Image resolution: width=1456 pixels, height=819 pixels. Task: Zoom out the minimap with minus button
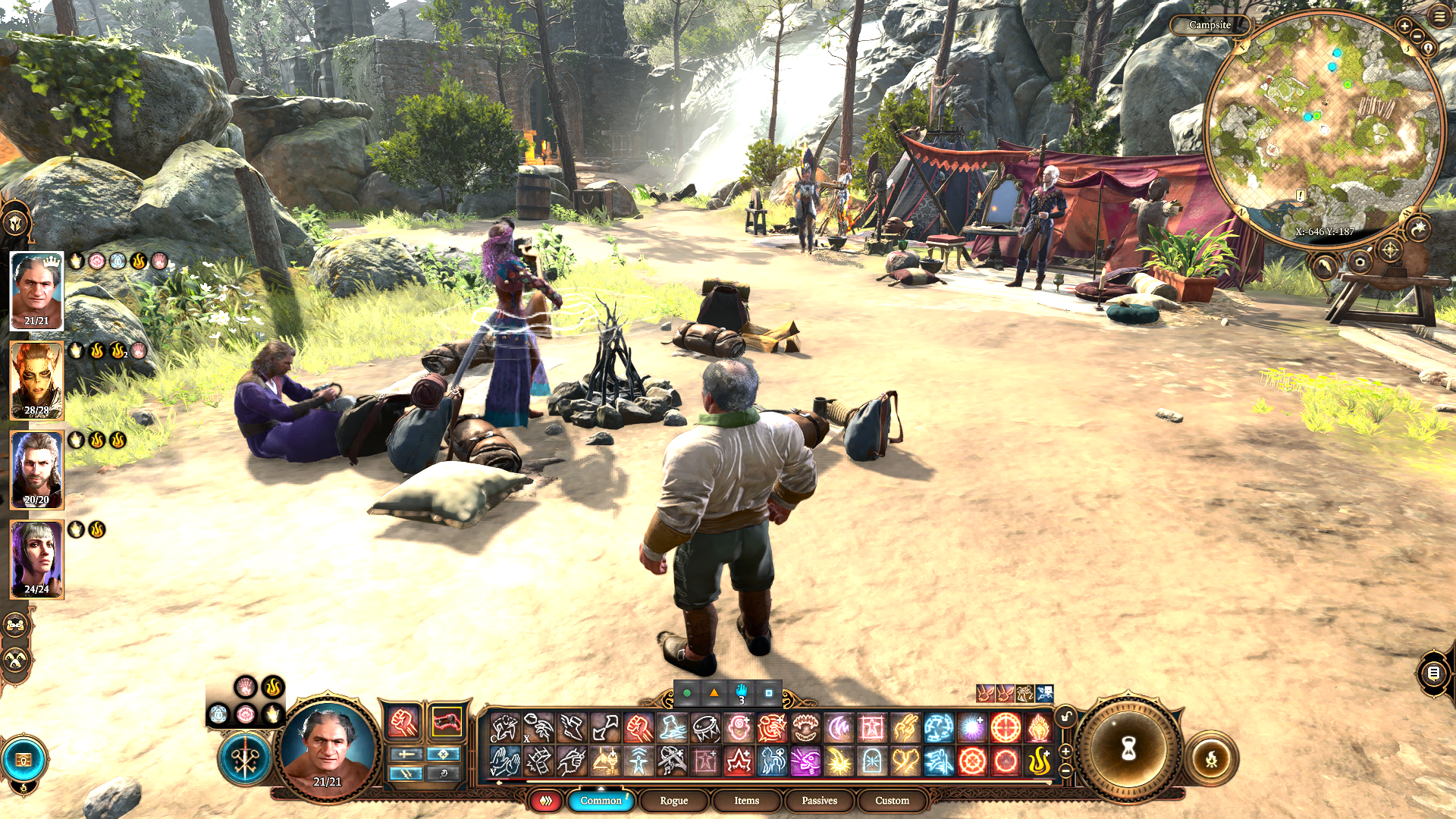tap(1417, 36)
